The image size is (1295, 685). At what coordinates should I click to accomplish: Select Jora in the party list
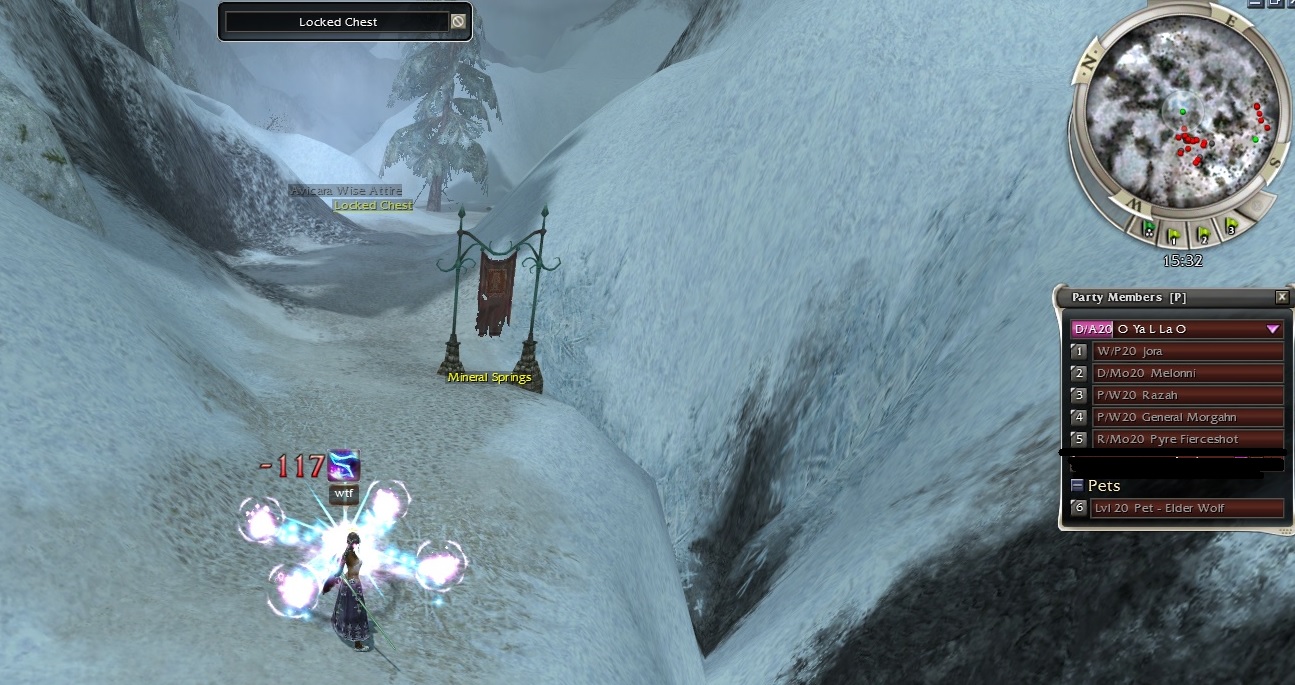coord(1187,351)
